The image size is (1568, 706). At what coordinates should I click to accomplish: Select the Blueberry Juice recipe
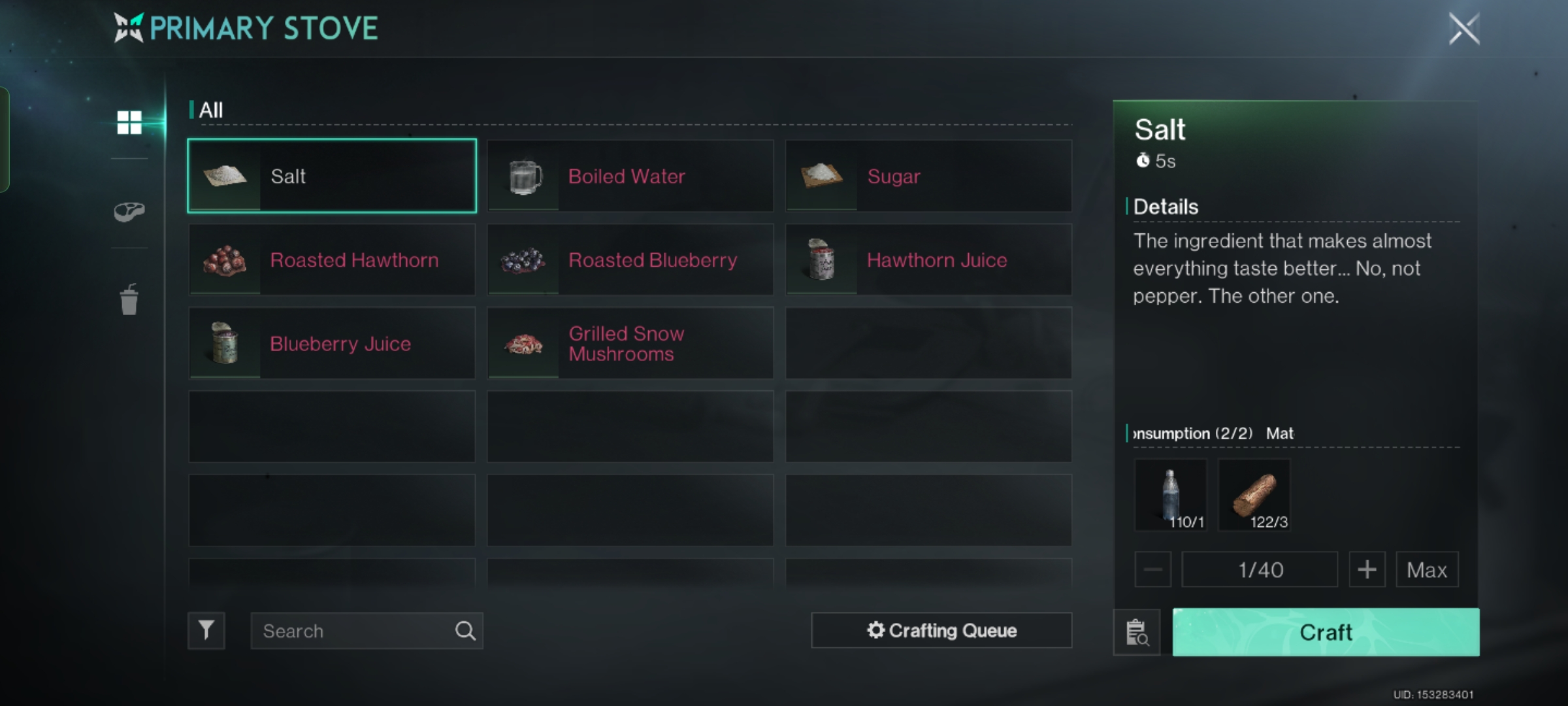(332, 344)
